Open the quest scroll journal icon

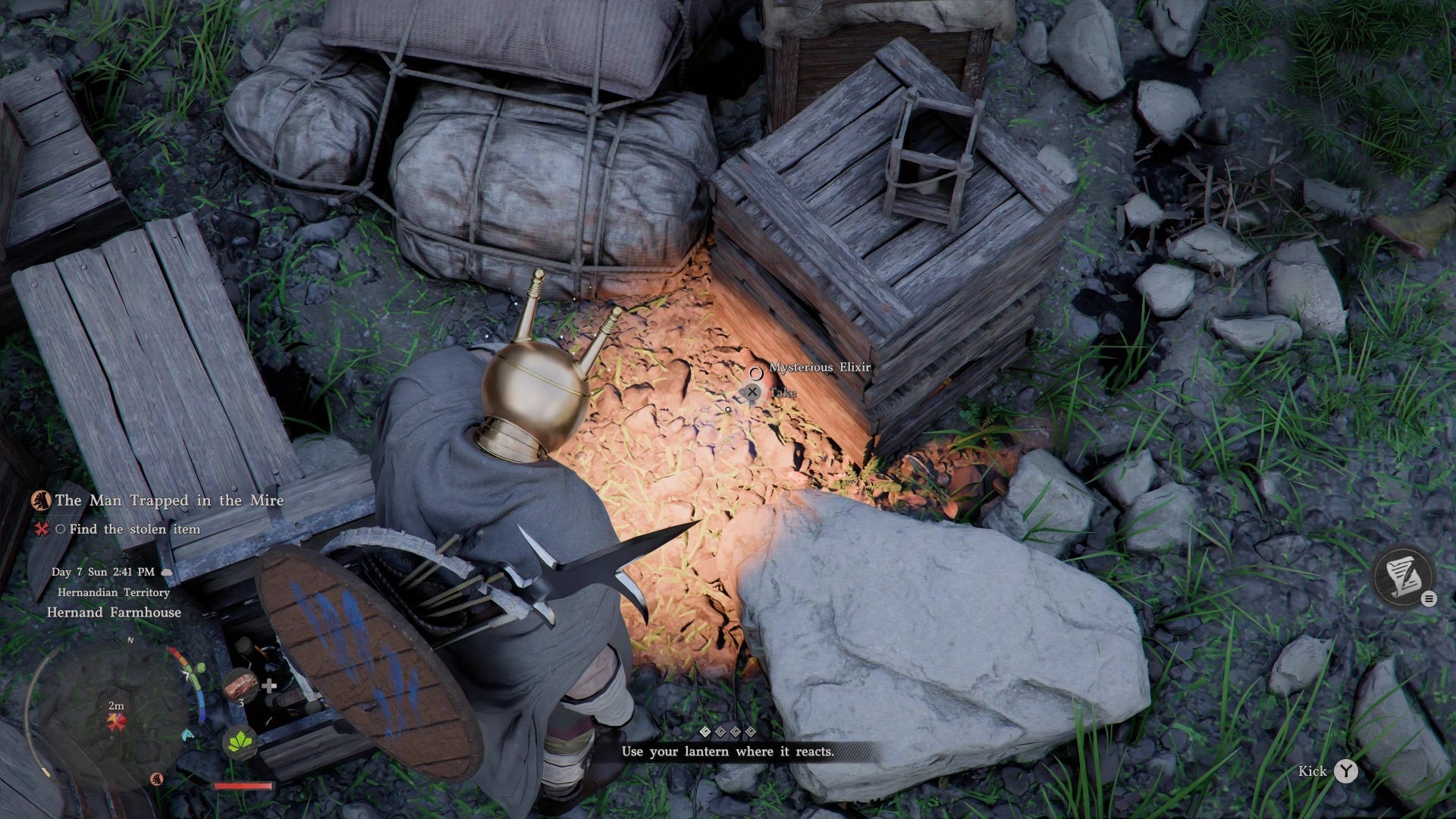tap(1402, 577)
